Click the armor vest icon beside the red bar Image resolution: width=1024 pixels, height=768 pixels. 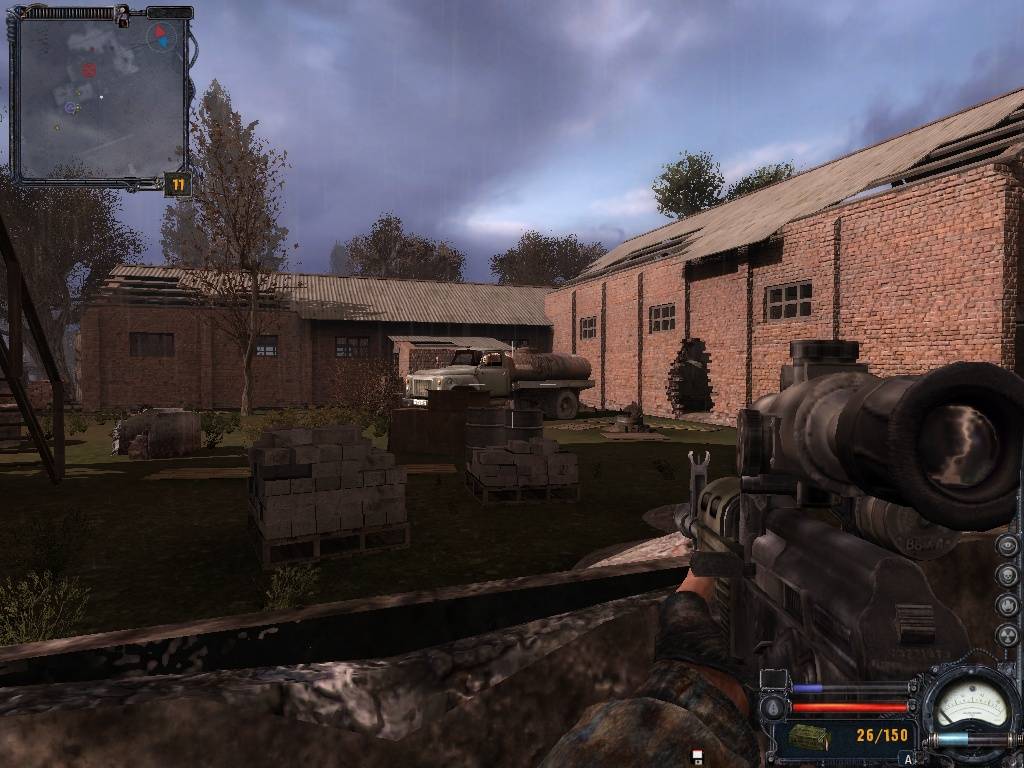click(773, 709)
